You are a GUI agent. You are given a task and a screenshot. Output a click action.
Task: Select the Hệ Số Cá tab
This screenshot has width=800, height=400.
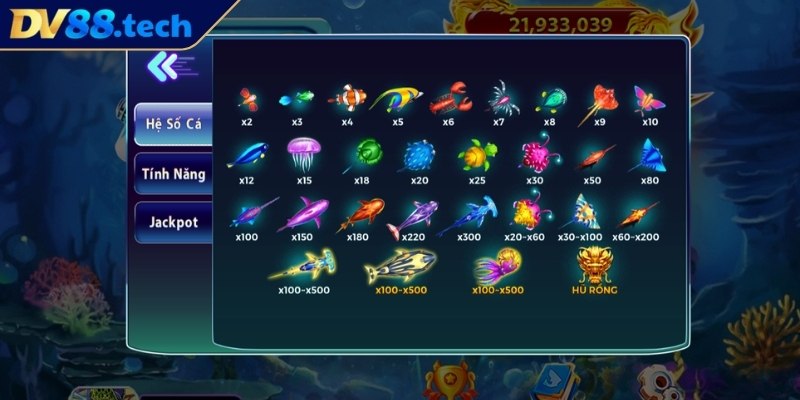point(173,124)
